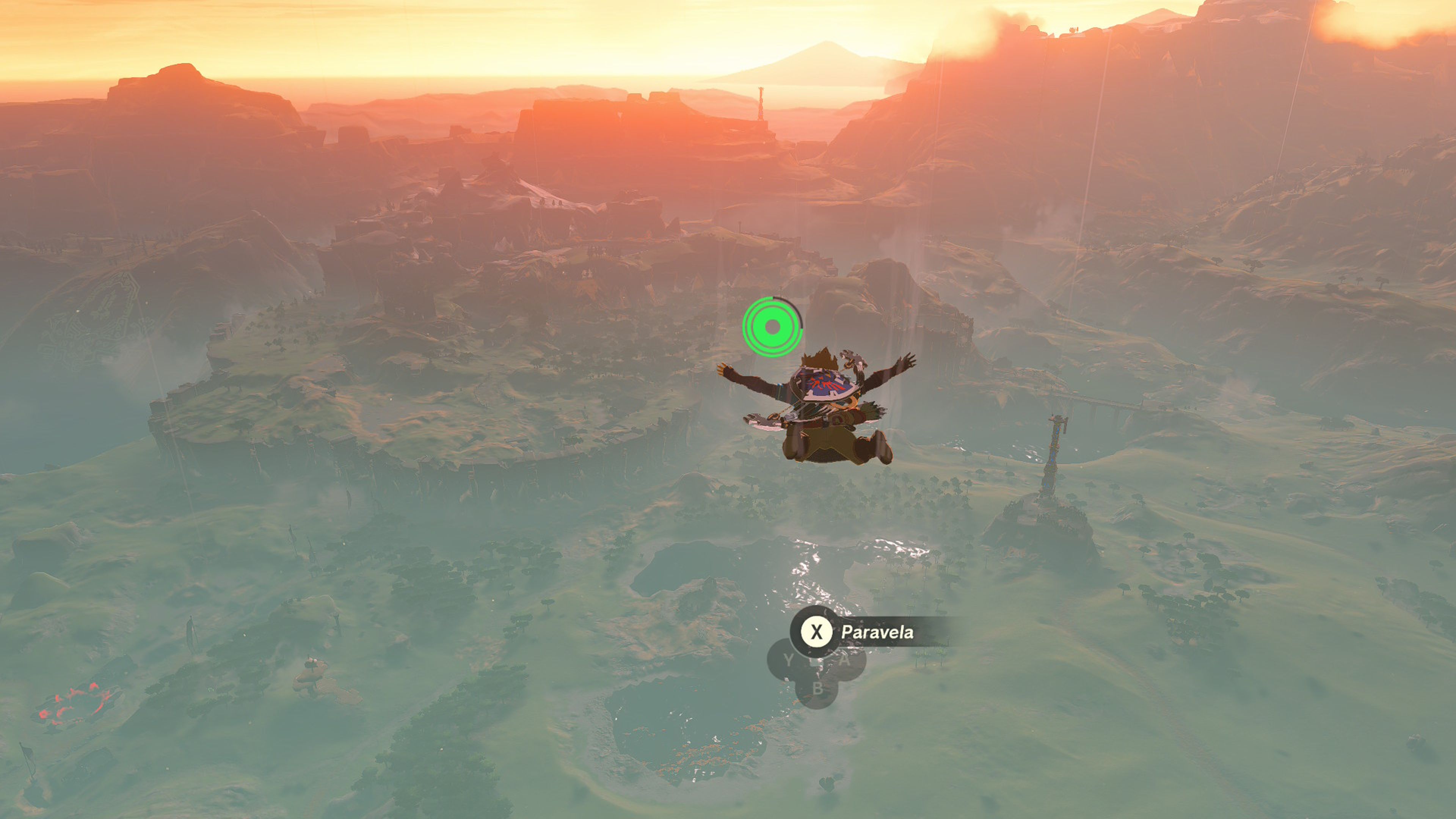Select the faded Y button icon
This screenshot has width=1456, height=819.
(789, 659)
